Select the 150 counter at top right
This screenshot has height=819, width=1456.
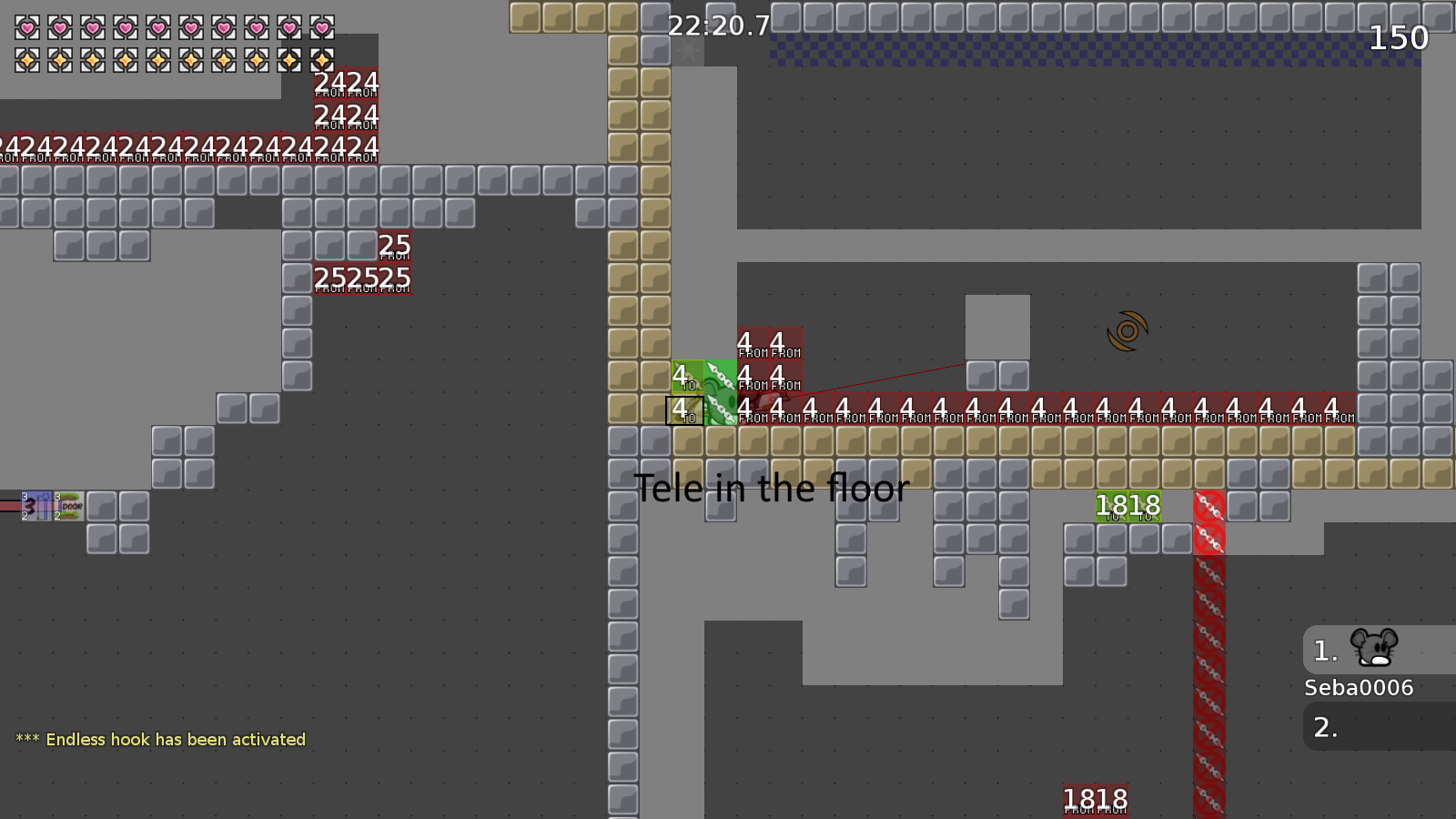1399,38
